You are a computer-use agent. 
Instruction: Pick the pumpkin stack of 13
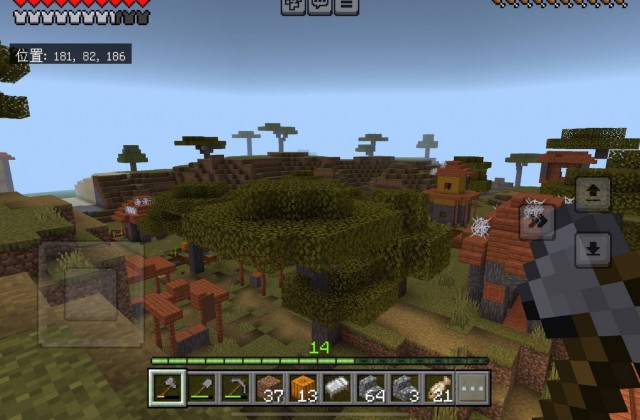tap(304, 385)
